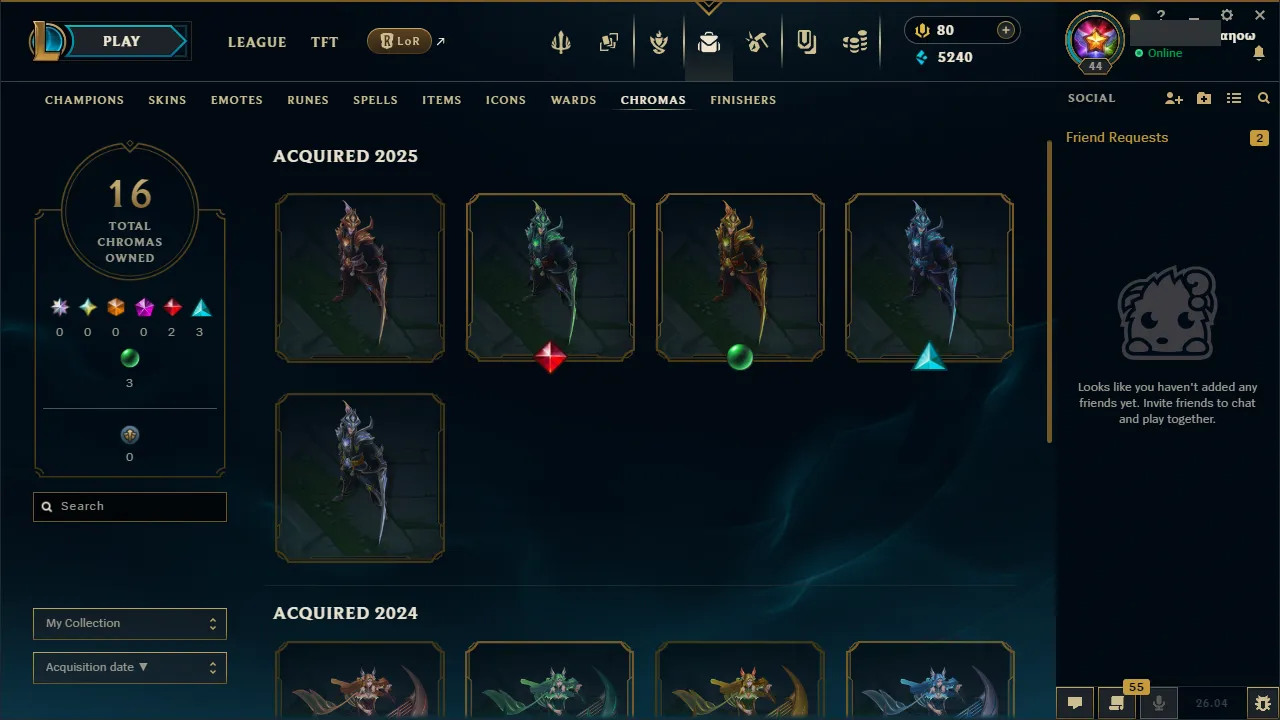Report a bug using the bug icon
The image size is (1280, 720).
pyautogui.click(x=1262, y=703)
